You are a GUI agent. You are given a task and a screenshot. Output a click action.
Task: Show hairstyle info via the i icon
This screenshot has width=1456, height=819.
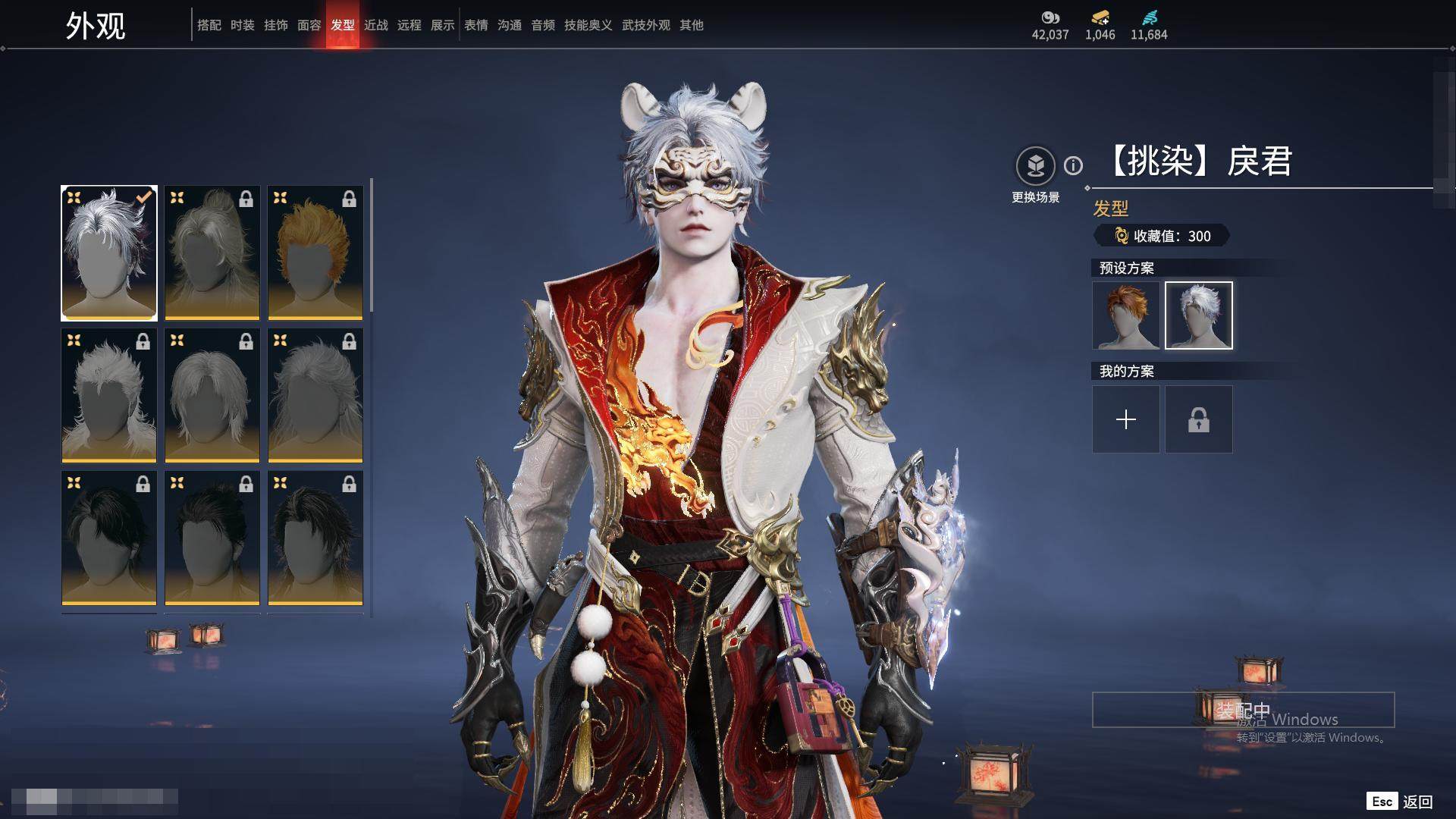pyautogui.click(x=1073, y=165)
